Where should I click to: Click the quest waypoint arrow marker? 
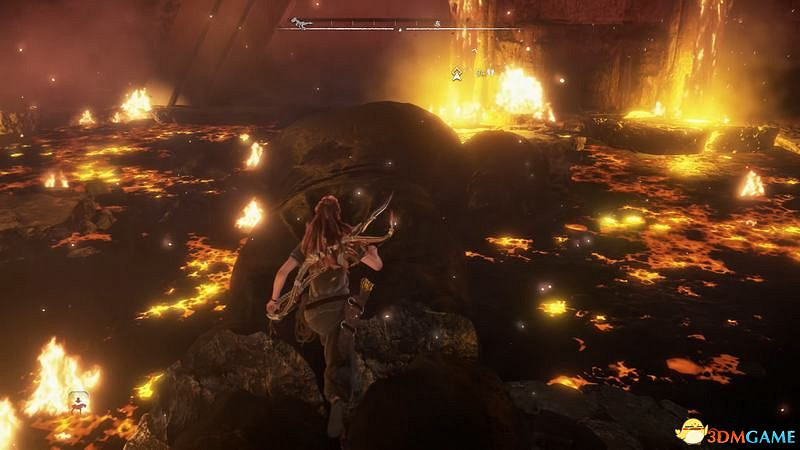(457, 72)
